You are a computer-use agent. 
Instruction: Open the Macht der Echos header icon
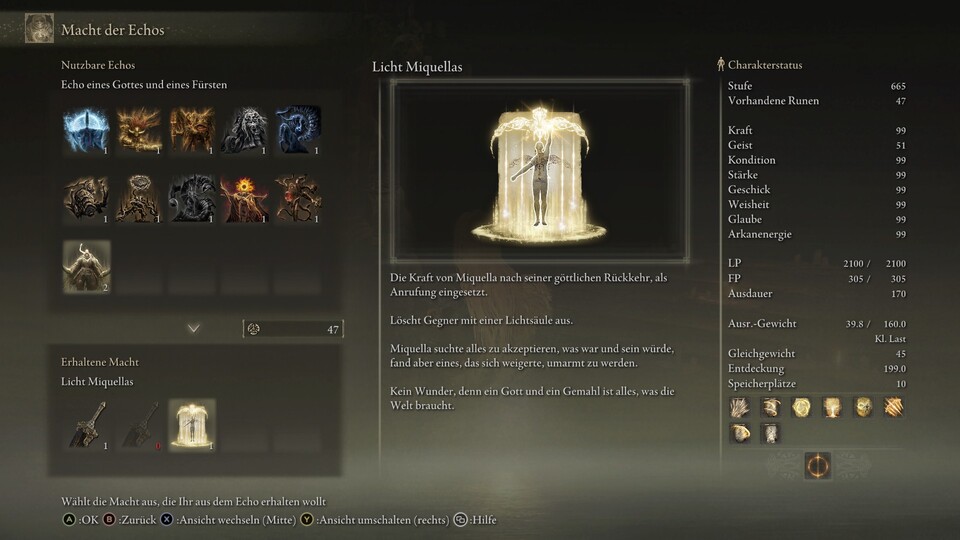click(x=39, y=28)
